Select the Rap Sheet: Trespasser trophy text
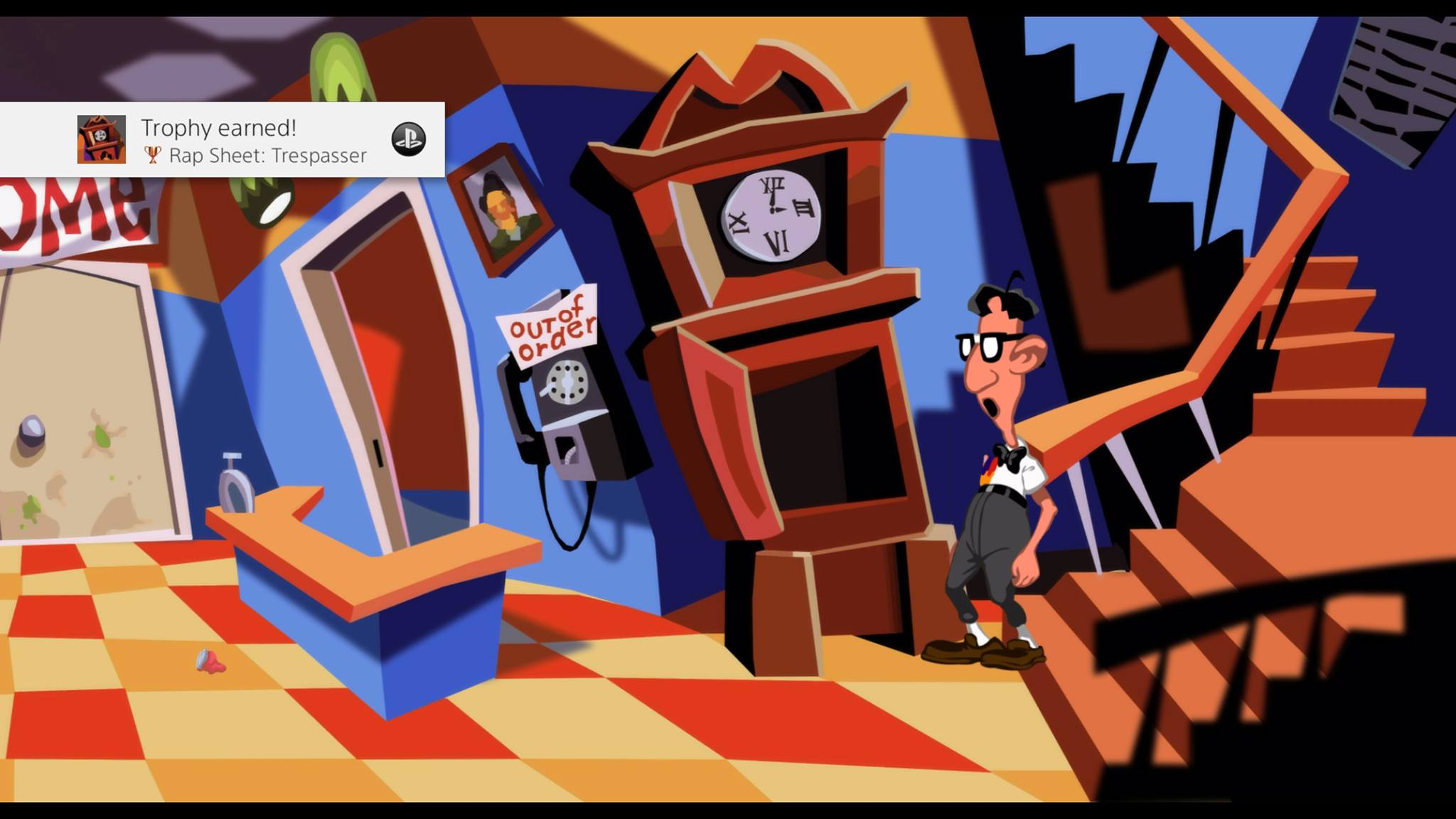Viewport: 1456px width, 819px height. 267,155
